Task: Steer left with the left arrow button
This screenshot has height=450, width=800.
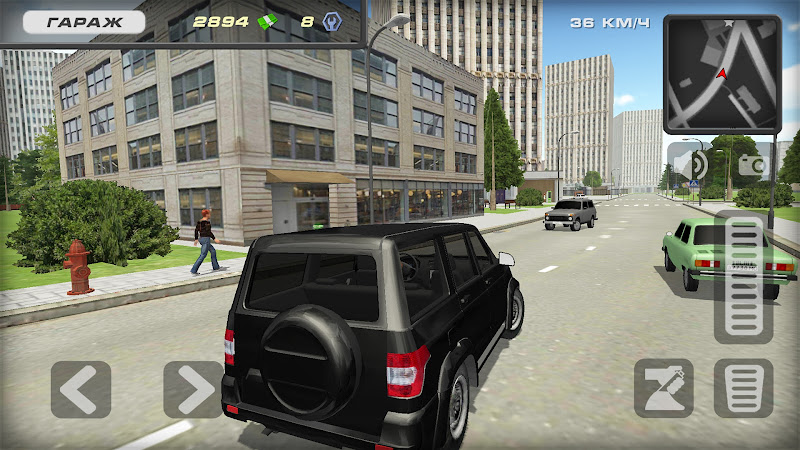Action: tap(81, 389)
